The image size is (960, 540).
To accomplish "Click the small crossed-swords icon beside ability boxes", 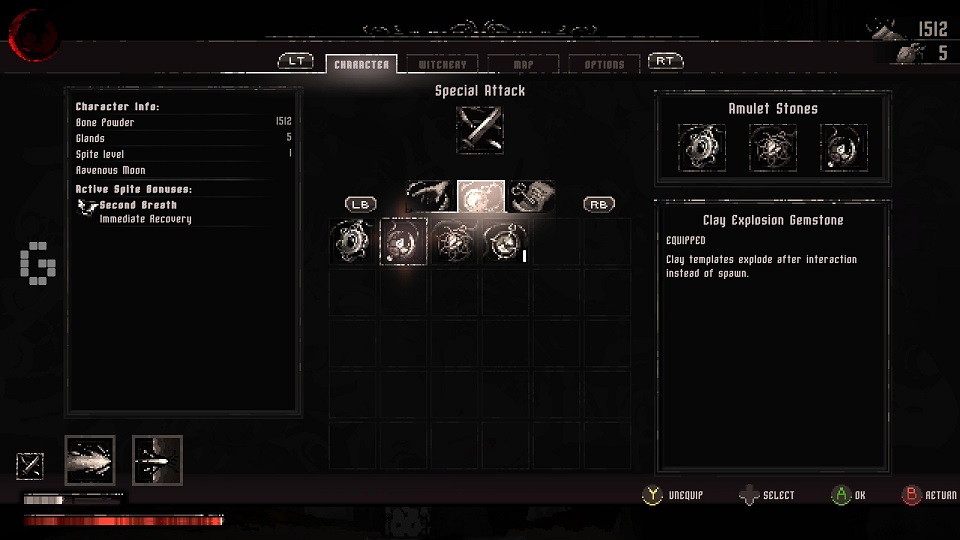I will point(30,465).
